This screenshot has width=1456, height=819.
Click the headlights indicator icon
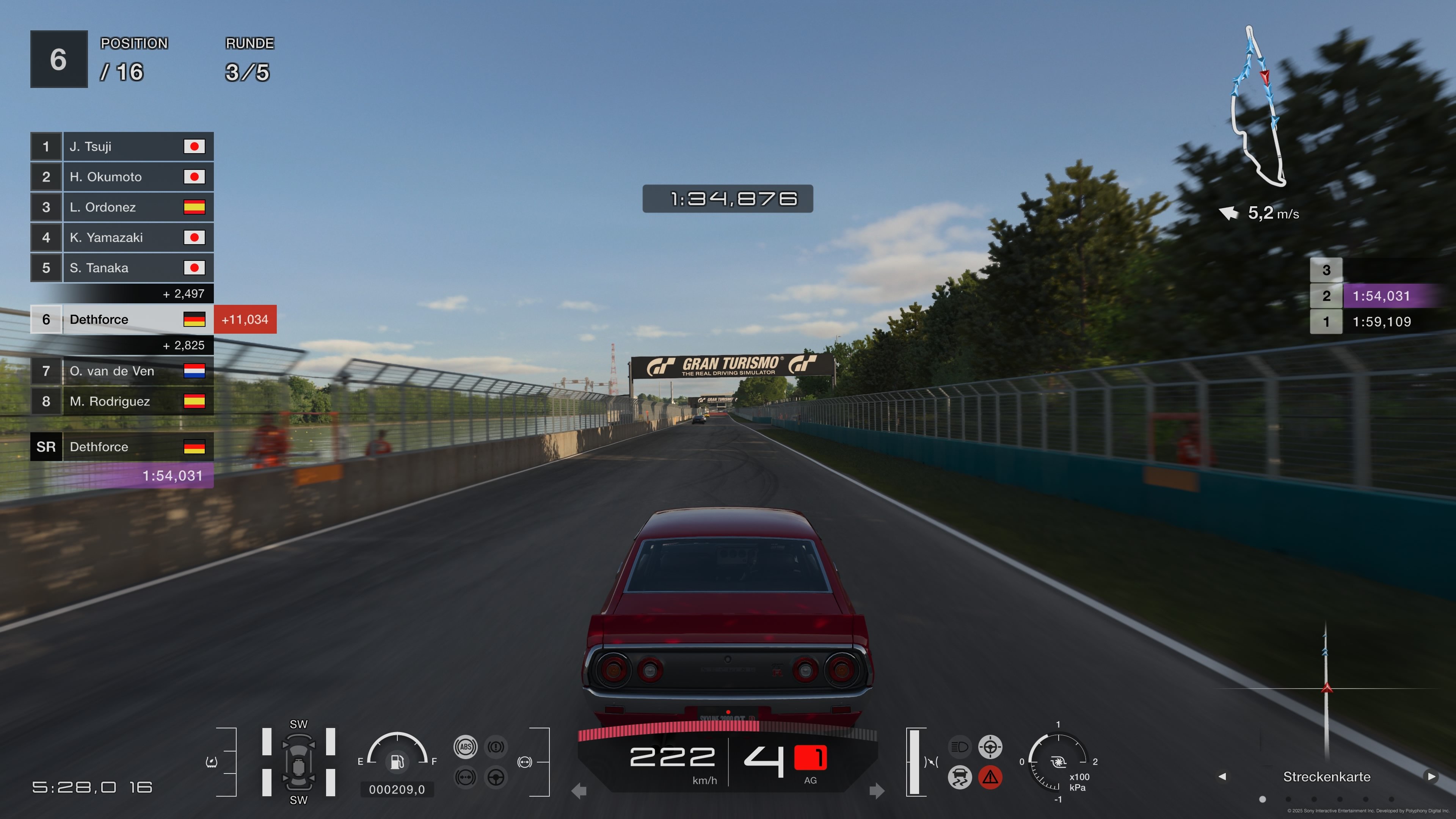point(959,747)
